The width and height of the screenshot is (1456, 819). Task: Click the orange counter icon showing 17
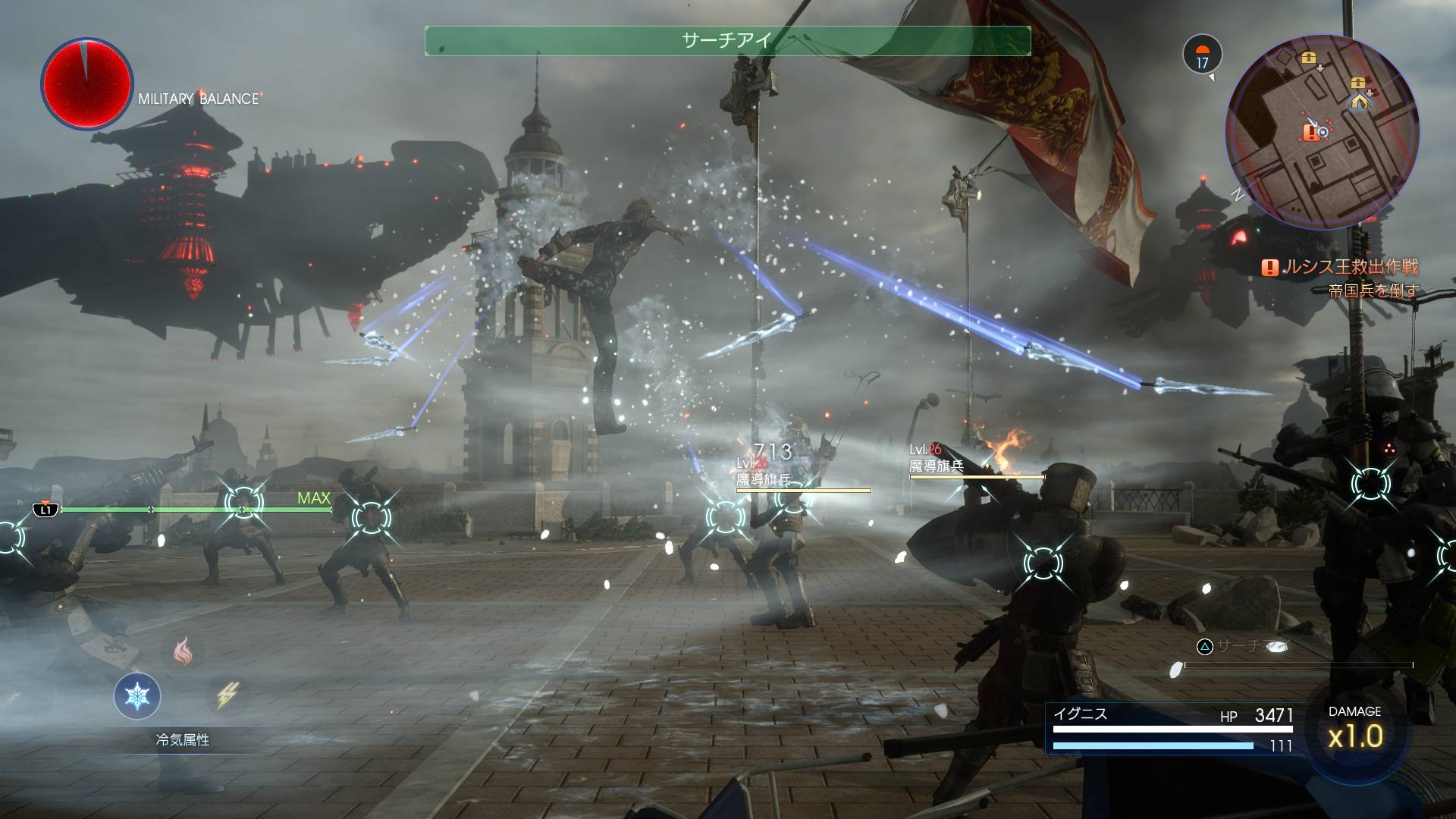click(x=1202, y=55)
